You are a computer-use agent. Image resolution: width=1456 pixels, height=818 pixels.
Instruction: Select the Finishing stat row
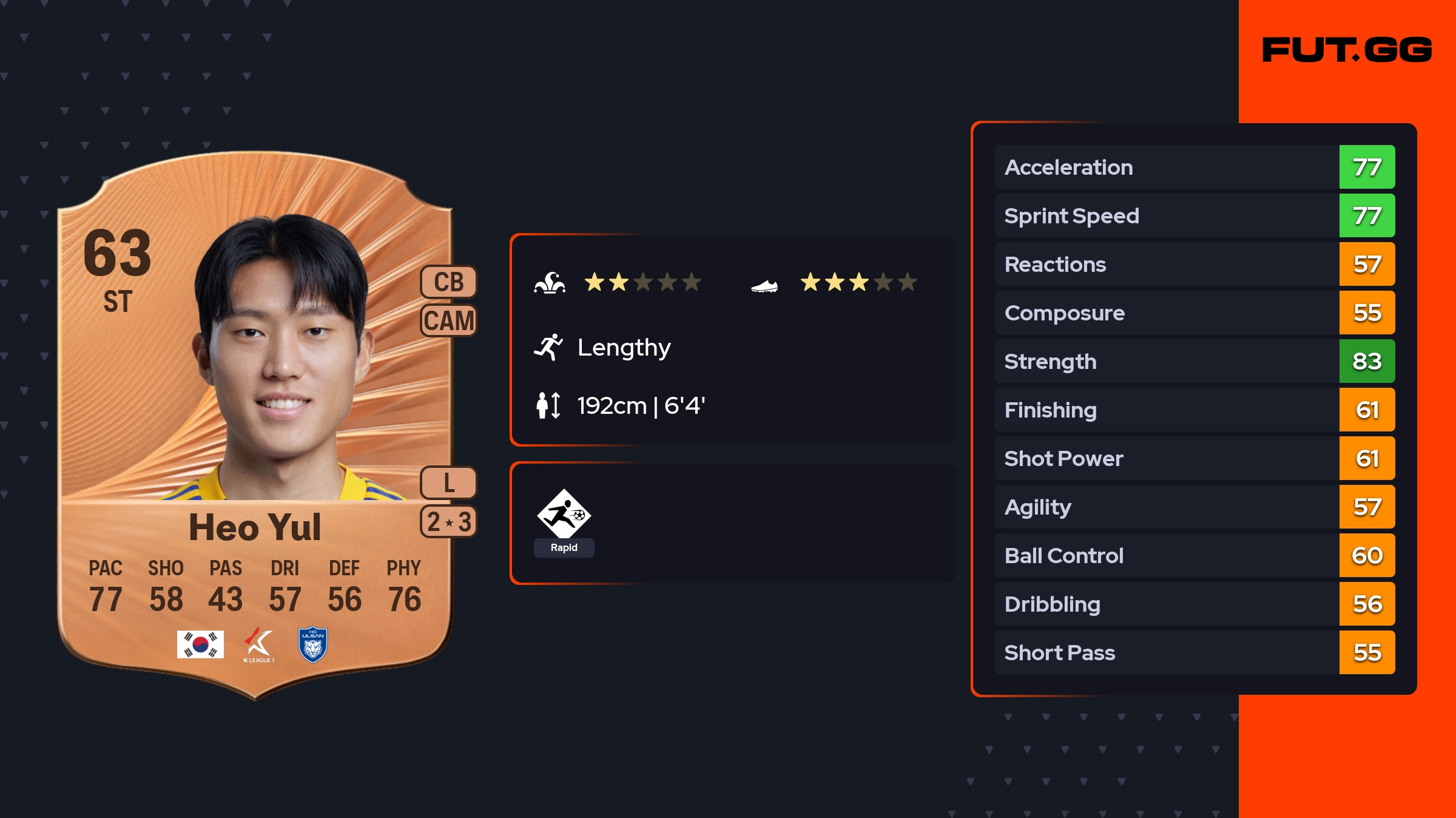[1194, 410]
